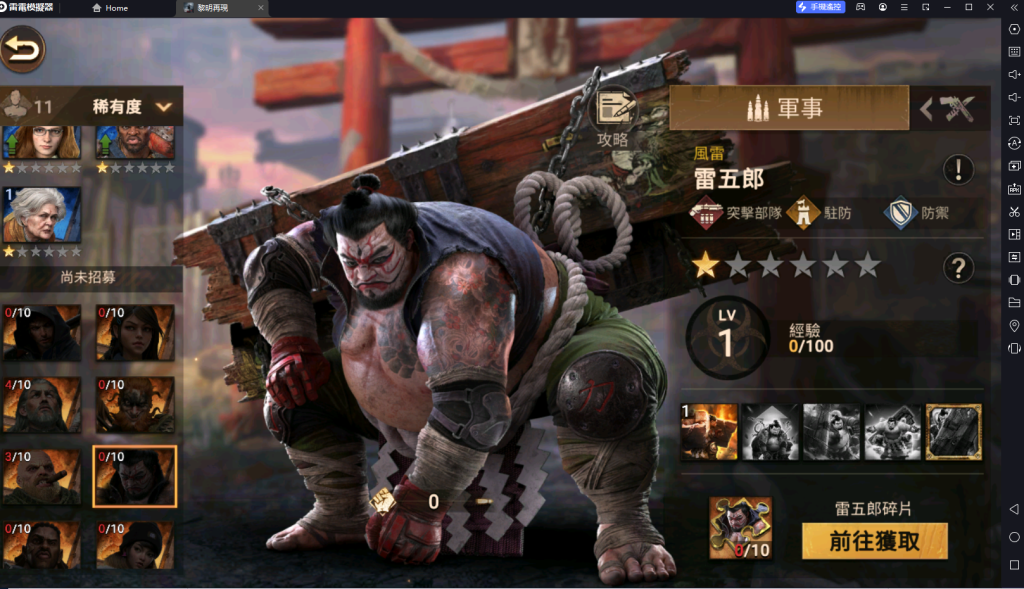Select the gold-framed fifth skill icon
The image size is (1024, 589).
point(953,431)
